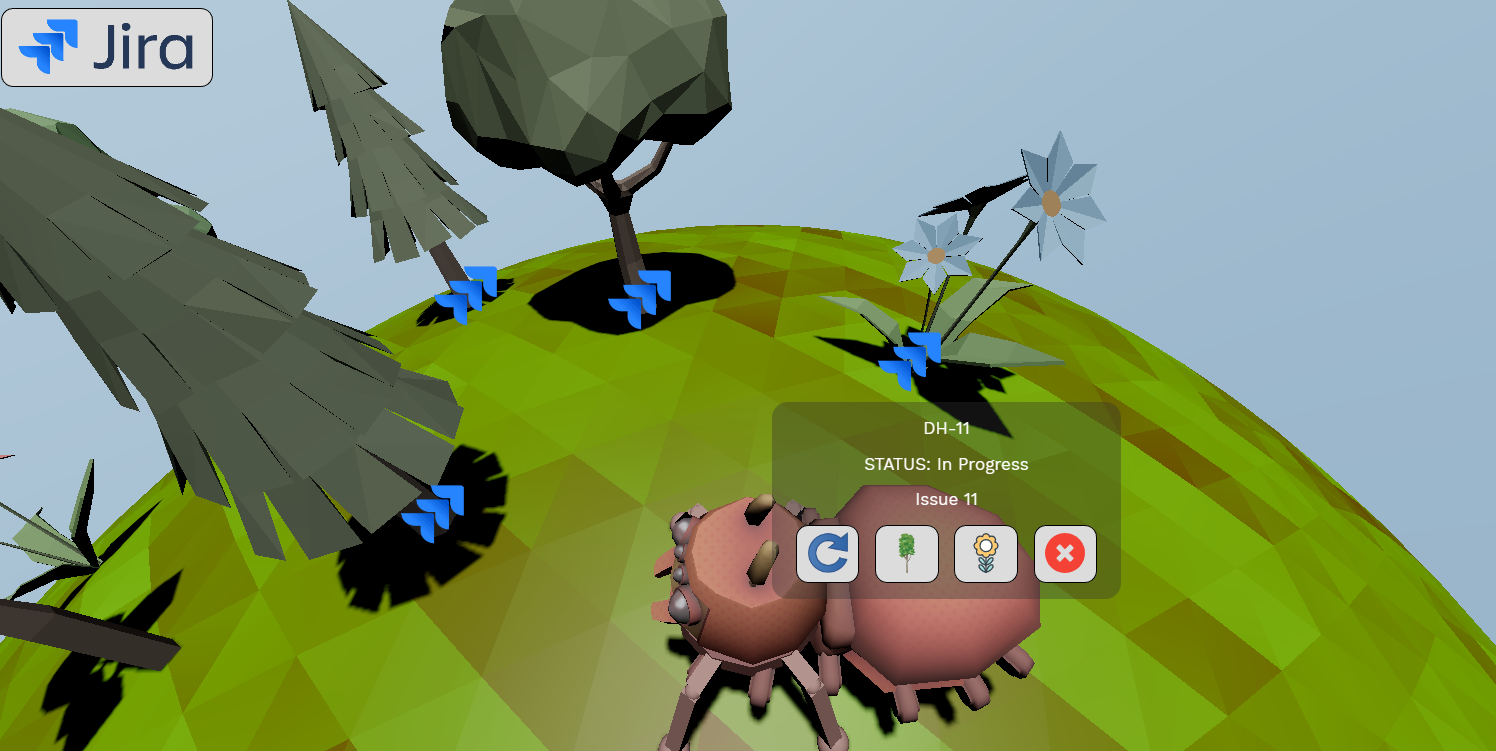Image resolution: width=1496 pixels, height=751 pixels.
Task: Click the STATUS: In Progress label
Action: click(946, 464)
